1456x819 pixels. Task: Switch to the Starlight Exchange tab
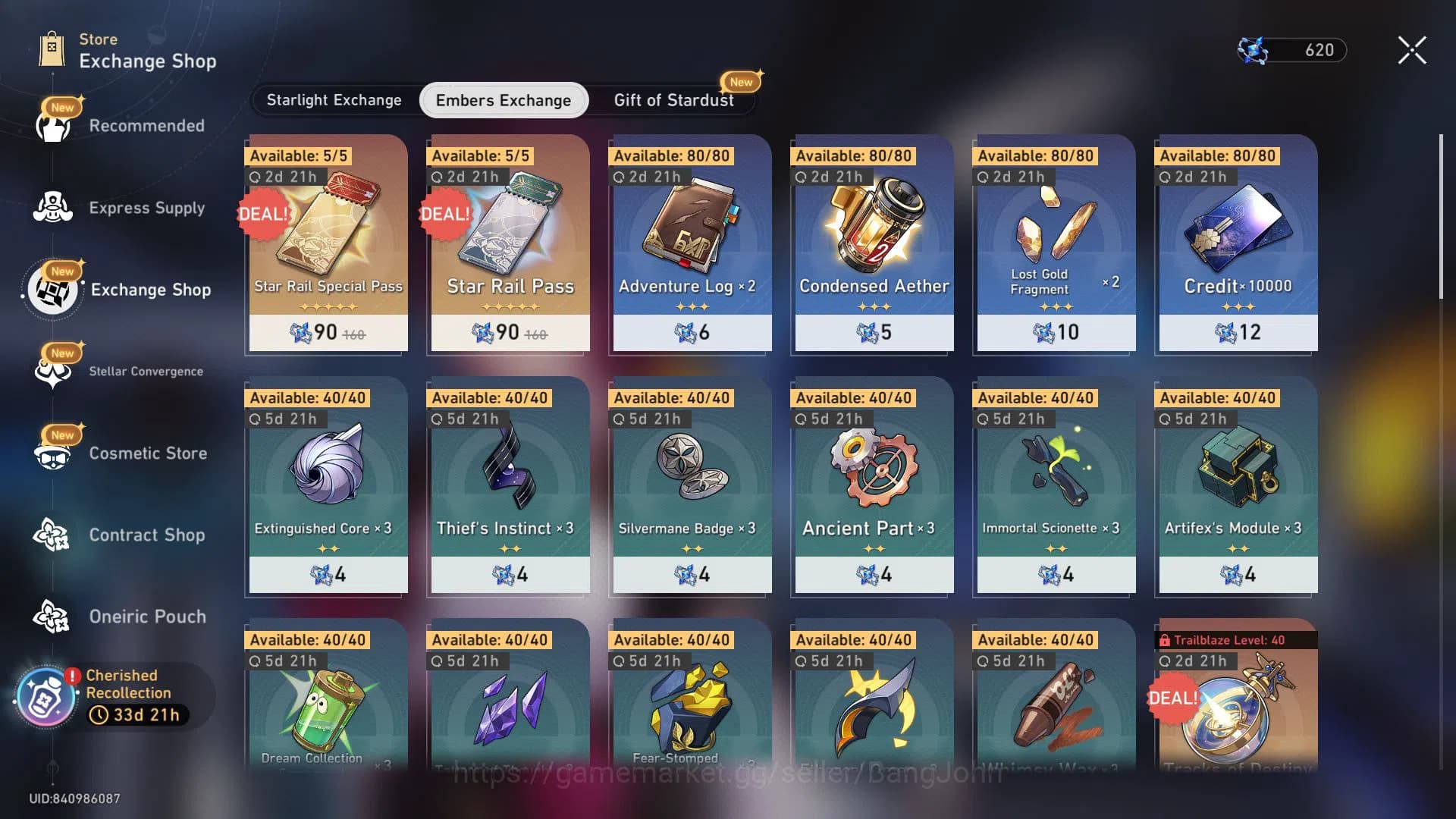pyautogui.click(x=334, y=99)
